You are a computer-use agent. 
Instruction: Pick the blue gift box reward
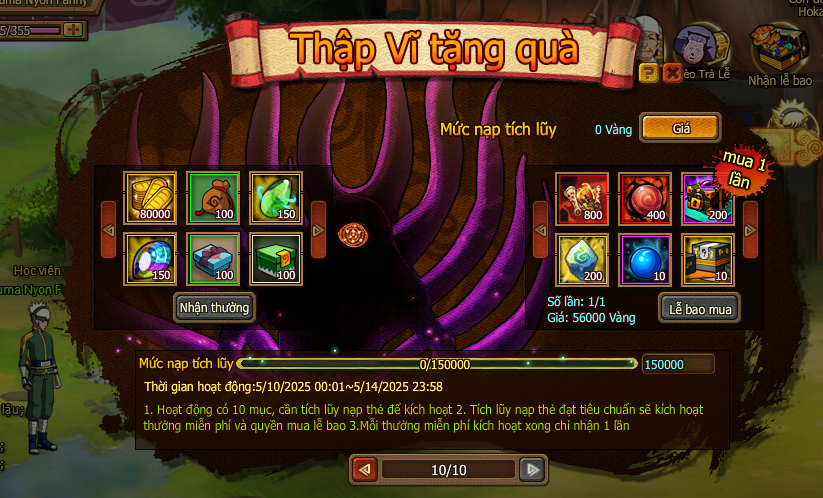[213, 259]
